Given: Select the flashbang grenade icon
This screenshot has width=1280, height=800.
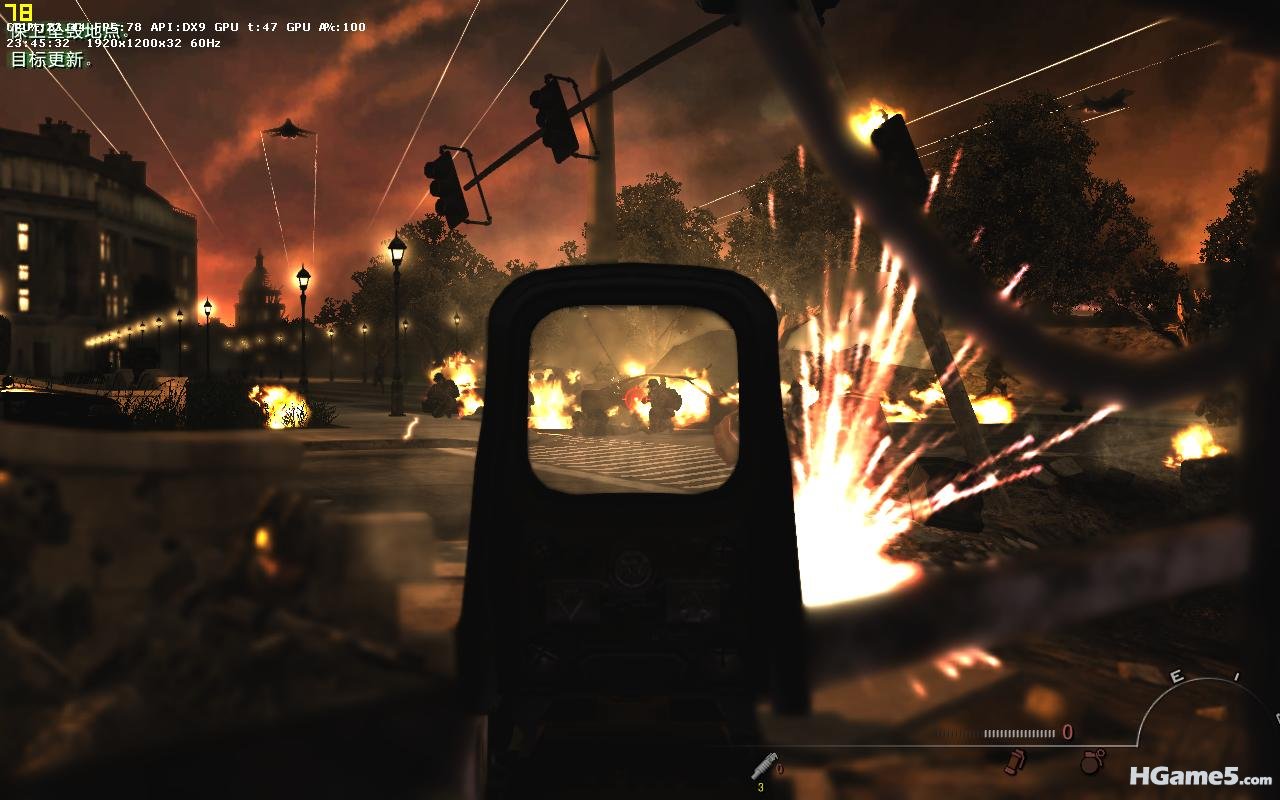Looking at the screenshot, I should [1015, 762].
